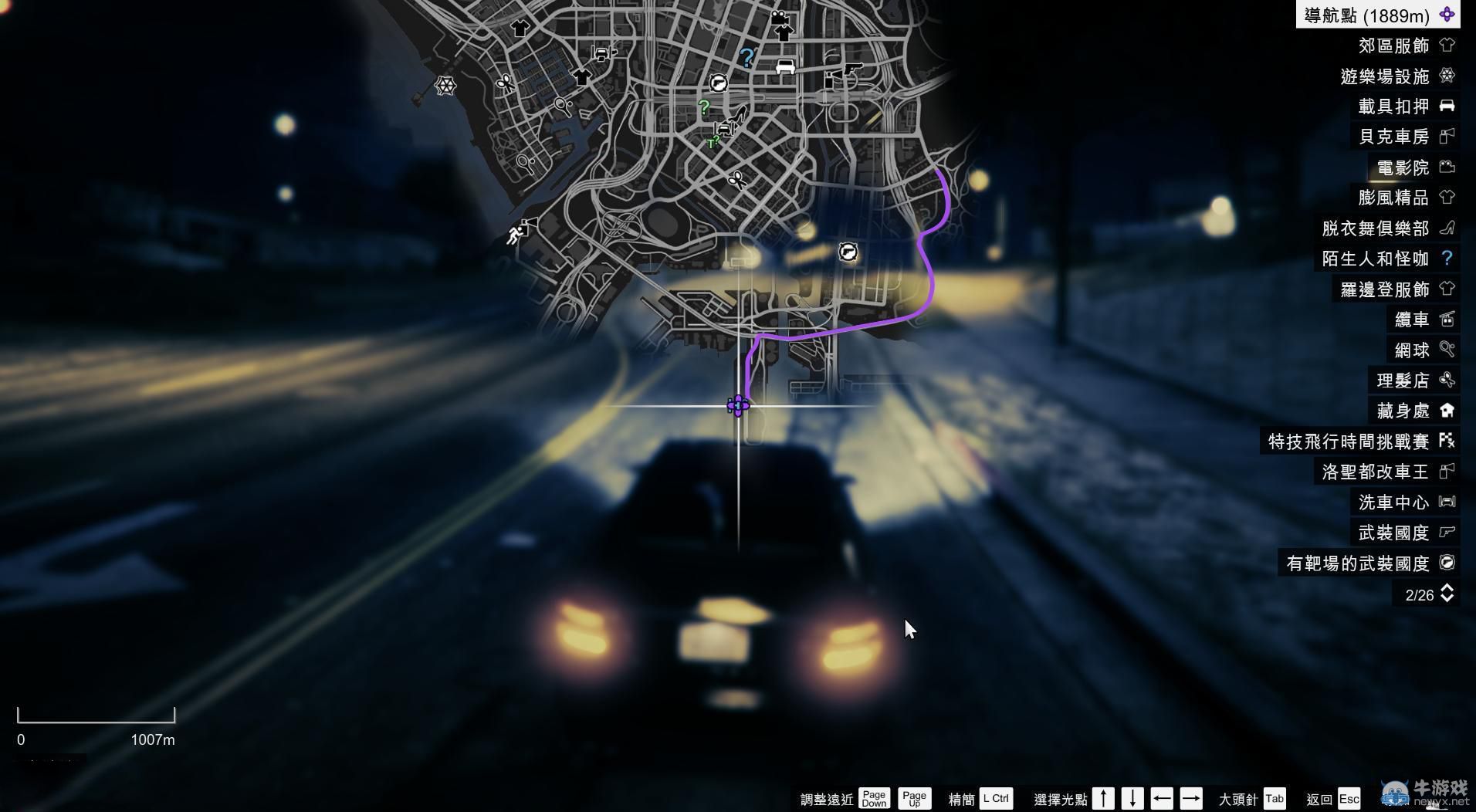Select the 纜車 cable car icon
1476x812 pixels.
pyautogui.click(x=1447, y=319)
